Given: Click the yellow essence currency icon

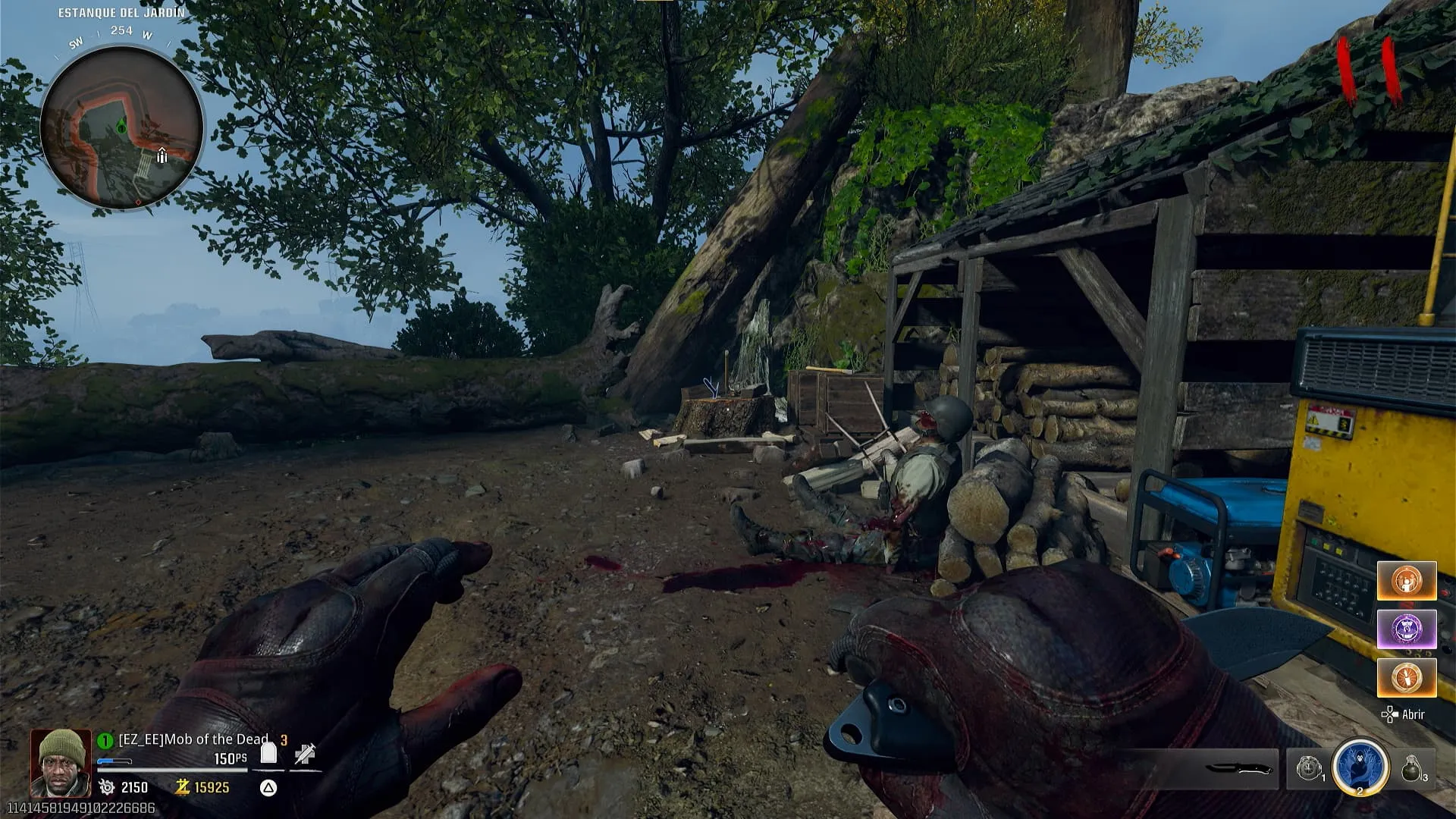Looking at the screenshot, I should click(x=182, y=787).
